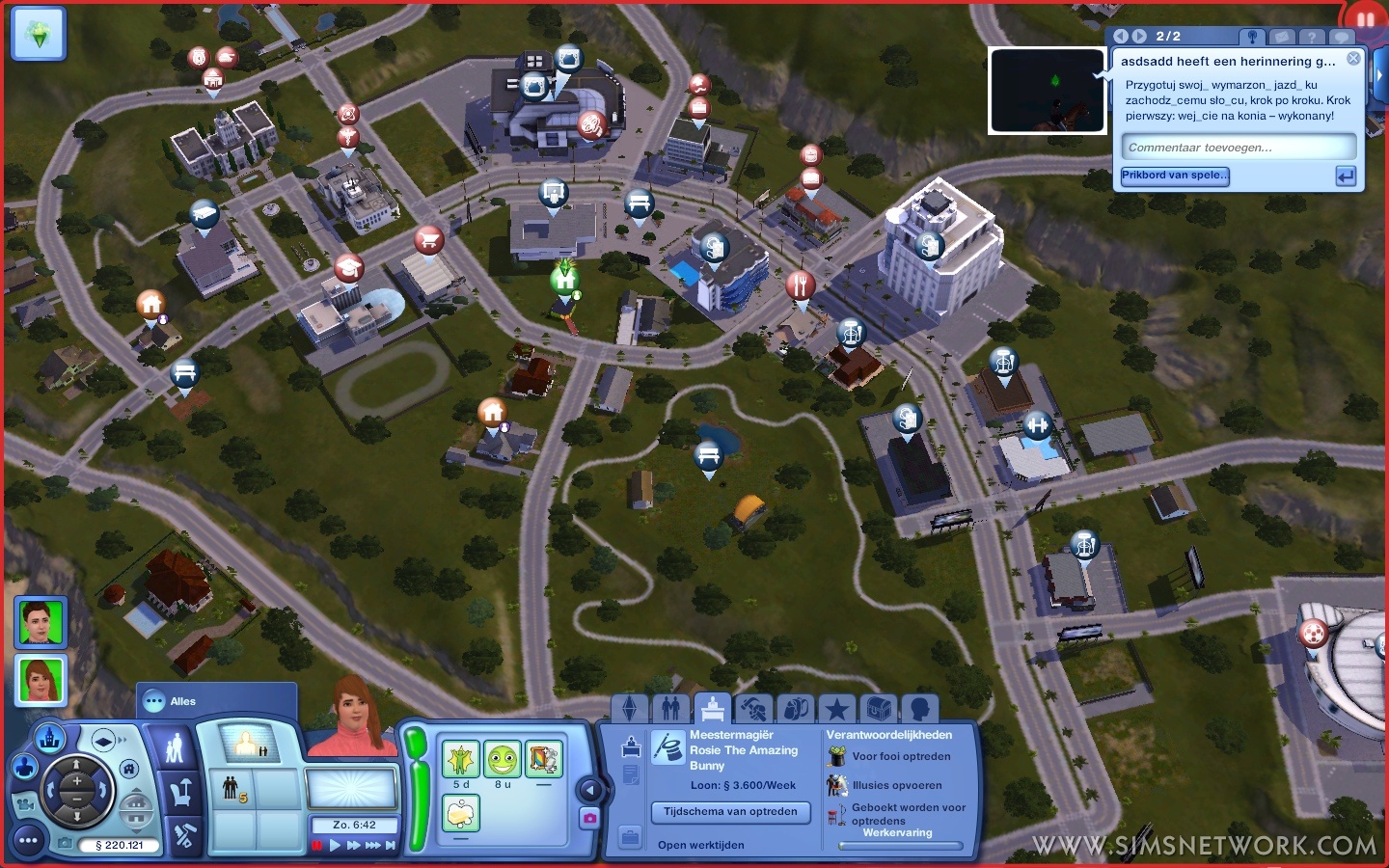Viewport: 1389px width, 868px height.
Task: Click 'Tijdschema van optreden' button
Action: (730, 812)
